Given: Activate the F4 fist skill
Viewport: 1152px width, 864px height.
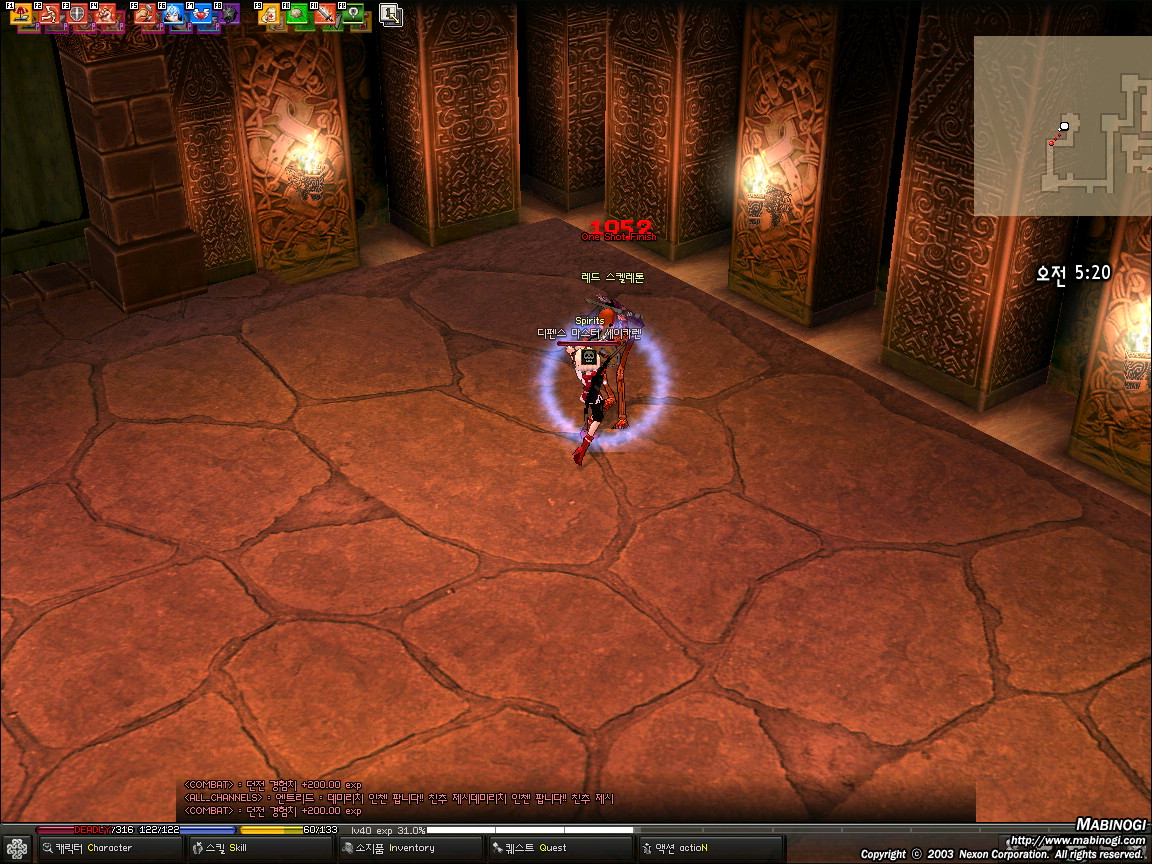Looking at the screenshot, I should pos(105,15).
